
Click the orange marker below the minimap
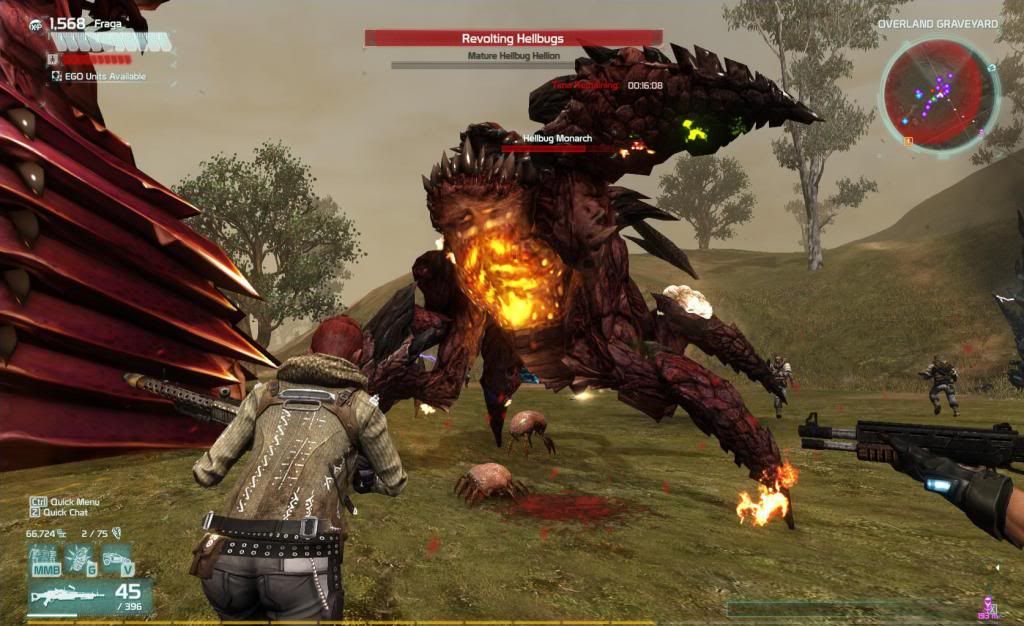908,141
